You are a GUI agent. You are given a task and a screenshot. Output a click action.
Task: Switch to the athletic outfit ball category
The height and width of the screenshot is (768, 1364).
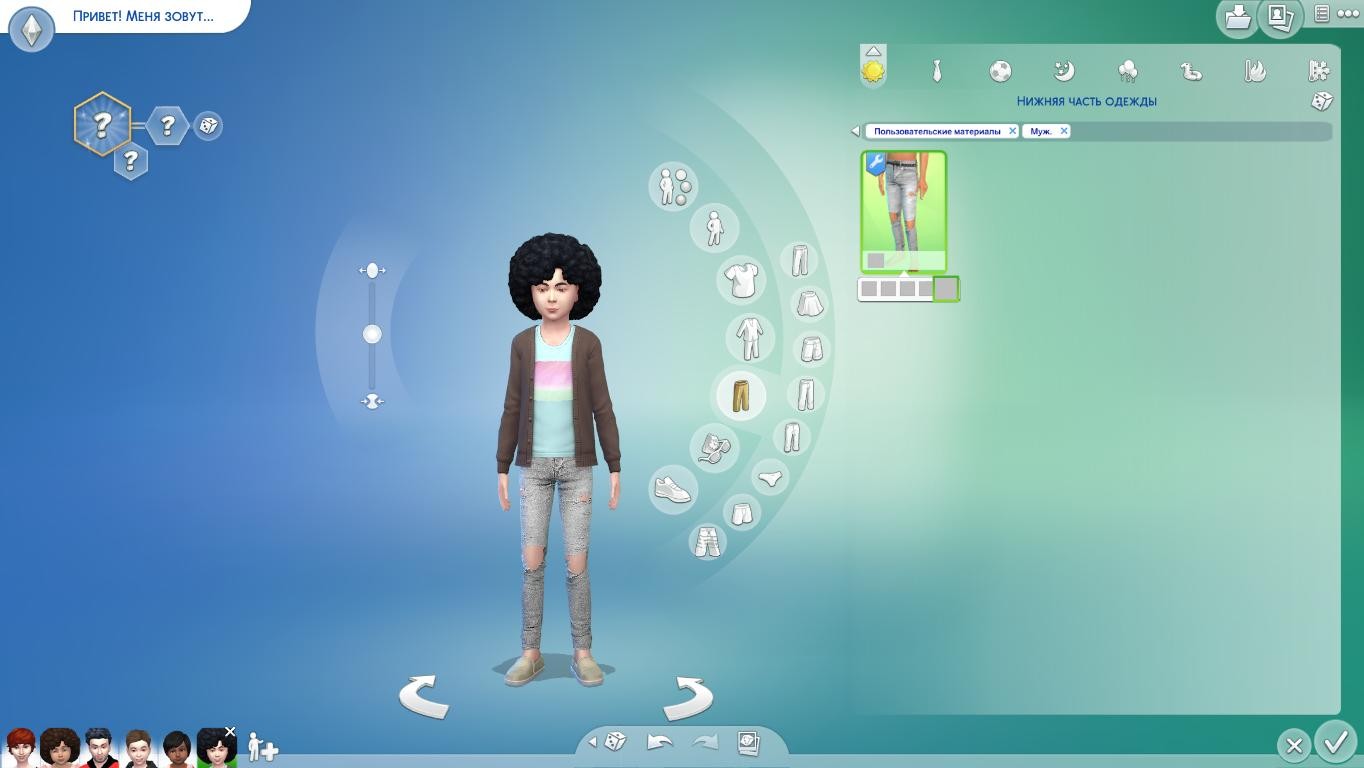coord(1000,71)
